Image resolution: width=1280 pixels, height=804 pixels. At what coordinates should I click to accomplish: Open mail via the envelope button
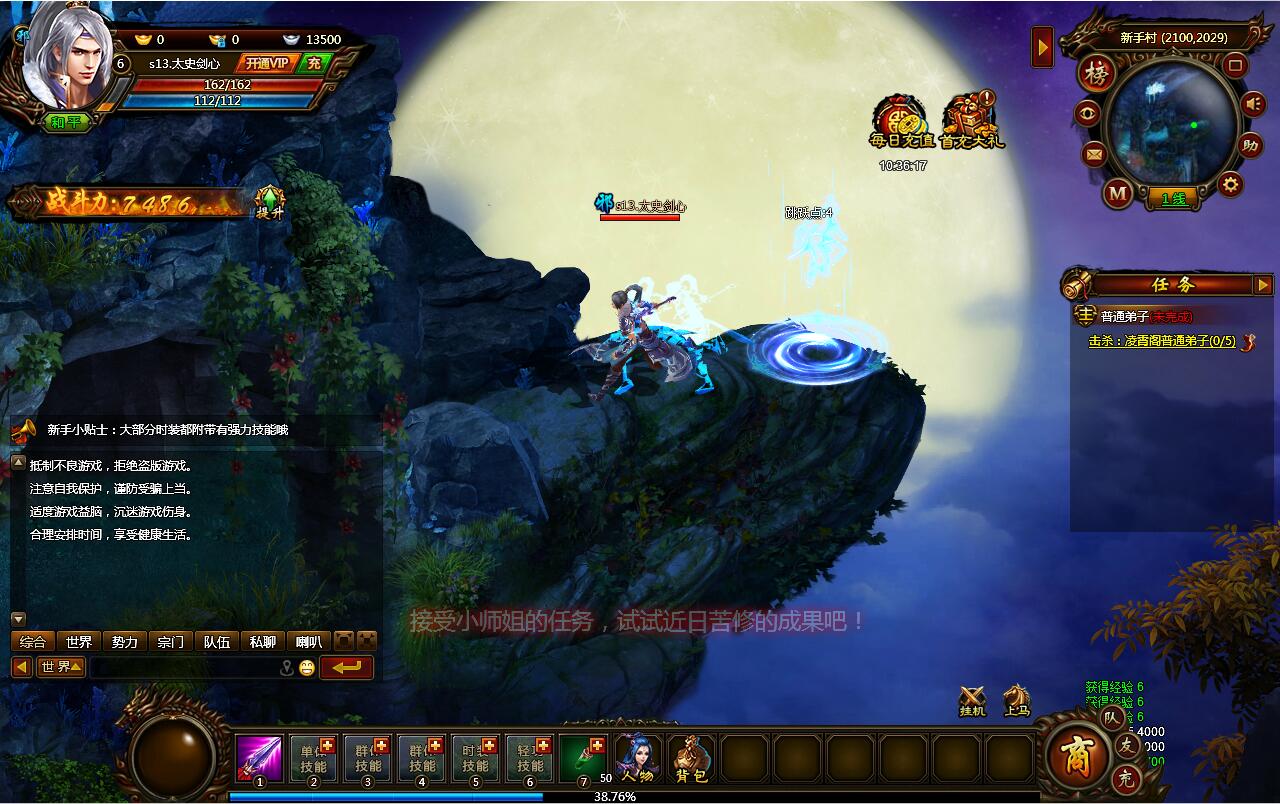click(x=1094, y=154)
